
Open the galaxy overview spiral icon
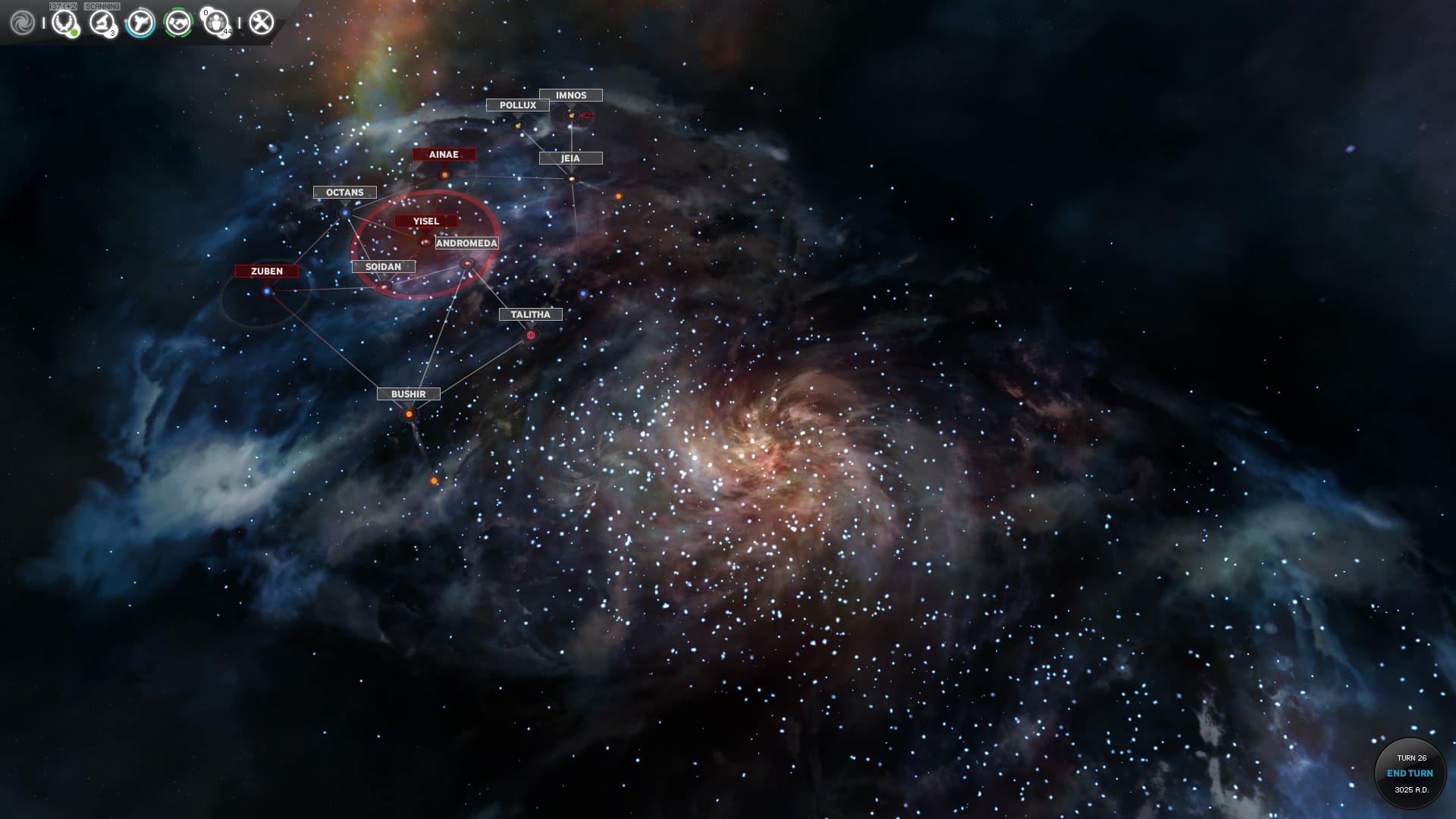coord(23,21)
